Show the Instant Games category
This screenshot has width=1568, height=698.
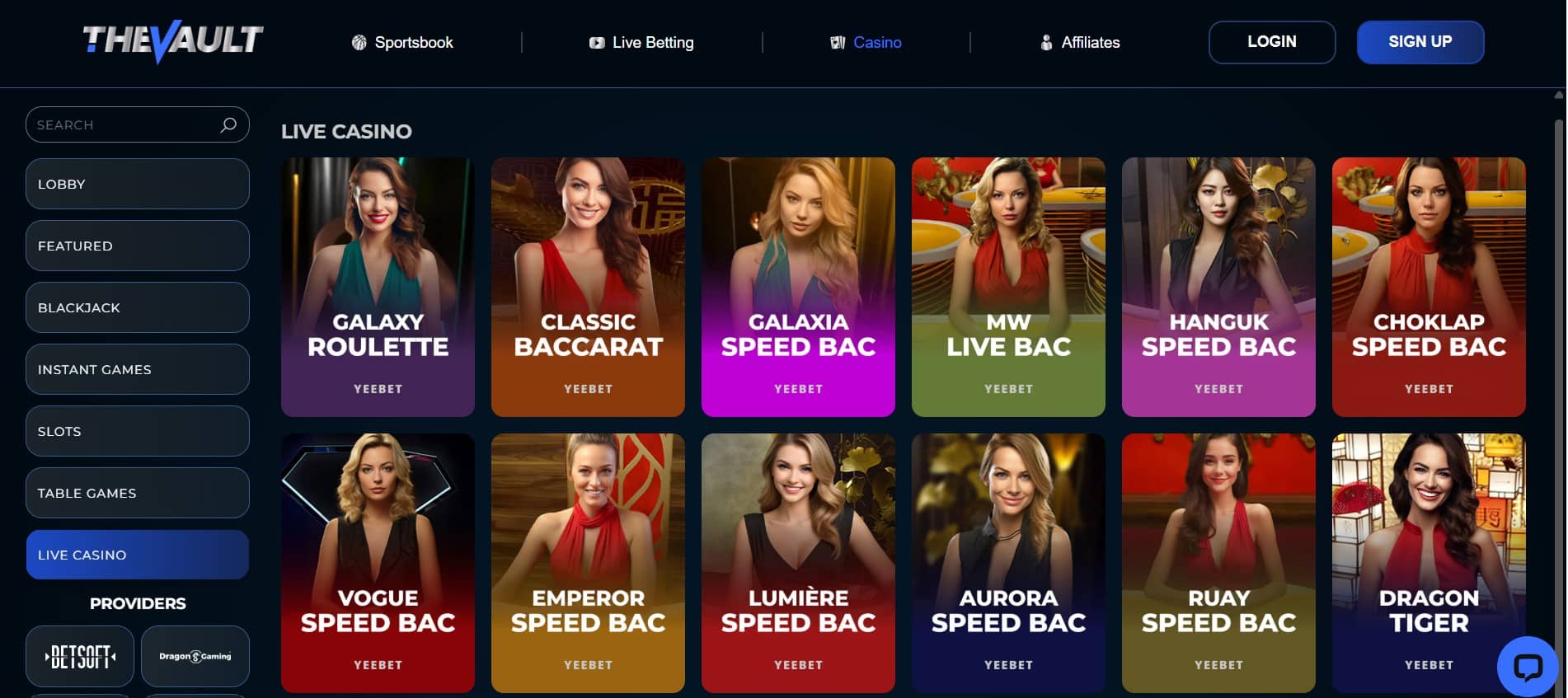click(137, 369)
